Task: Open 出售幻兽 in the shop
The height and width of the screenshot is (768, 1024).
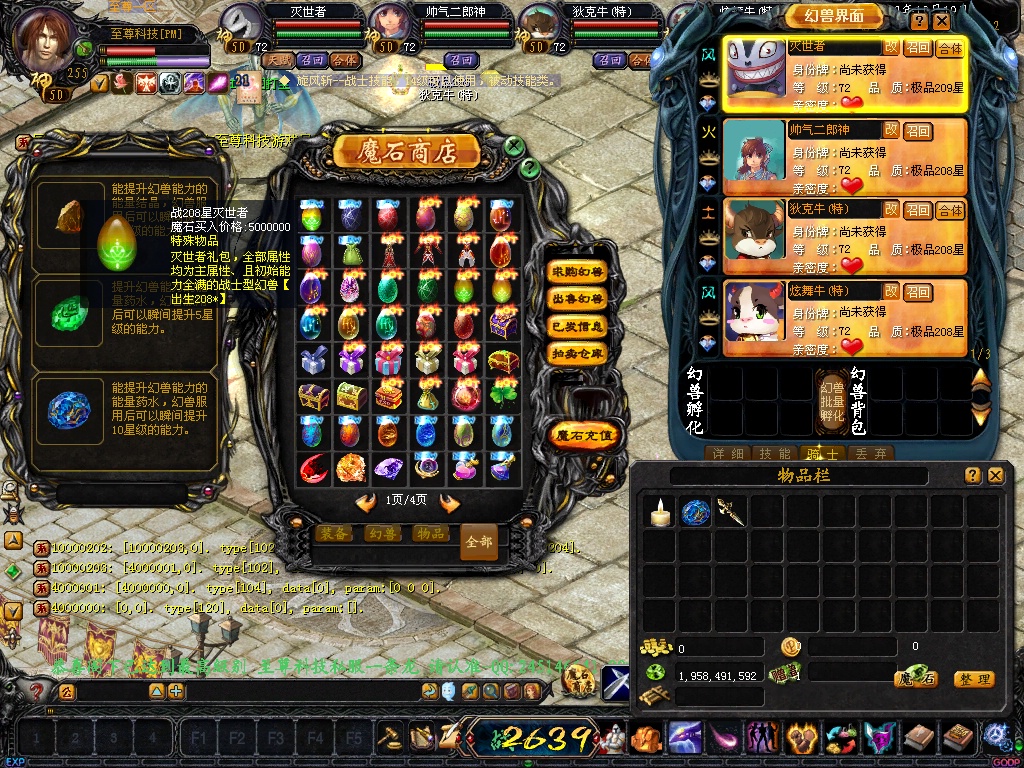Action: click(x=577, y=299)
